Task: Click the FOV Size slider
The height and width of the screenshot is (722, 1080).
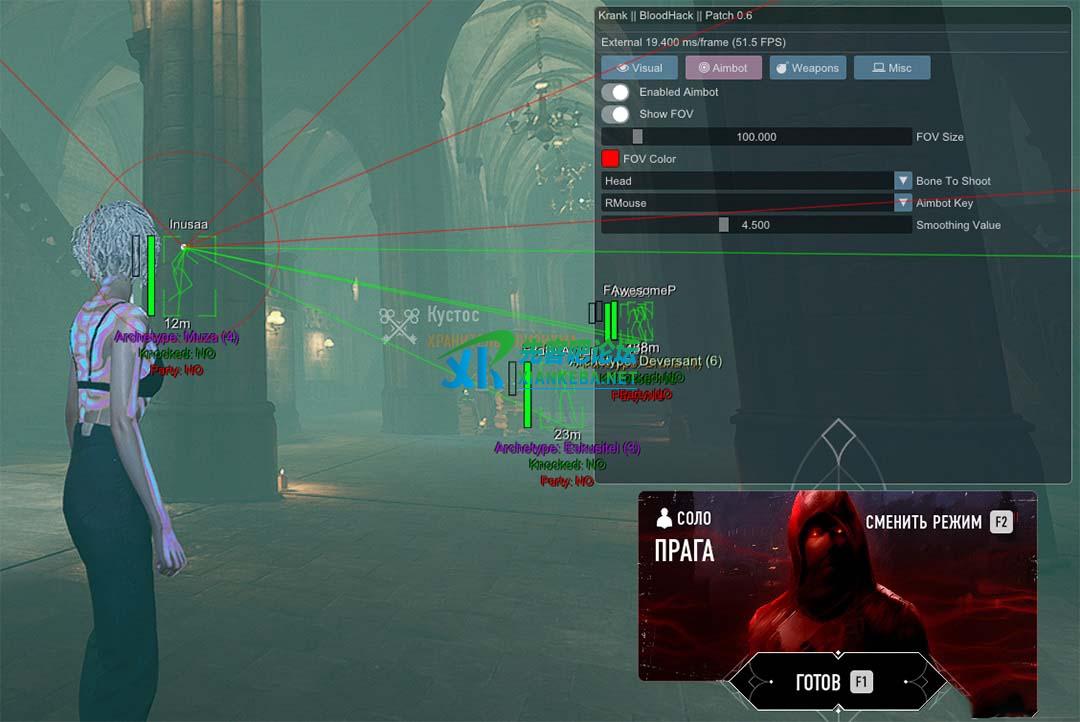Action: (756, 137)
